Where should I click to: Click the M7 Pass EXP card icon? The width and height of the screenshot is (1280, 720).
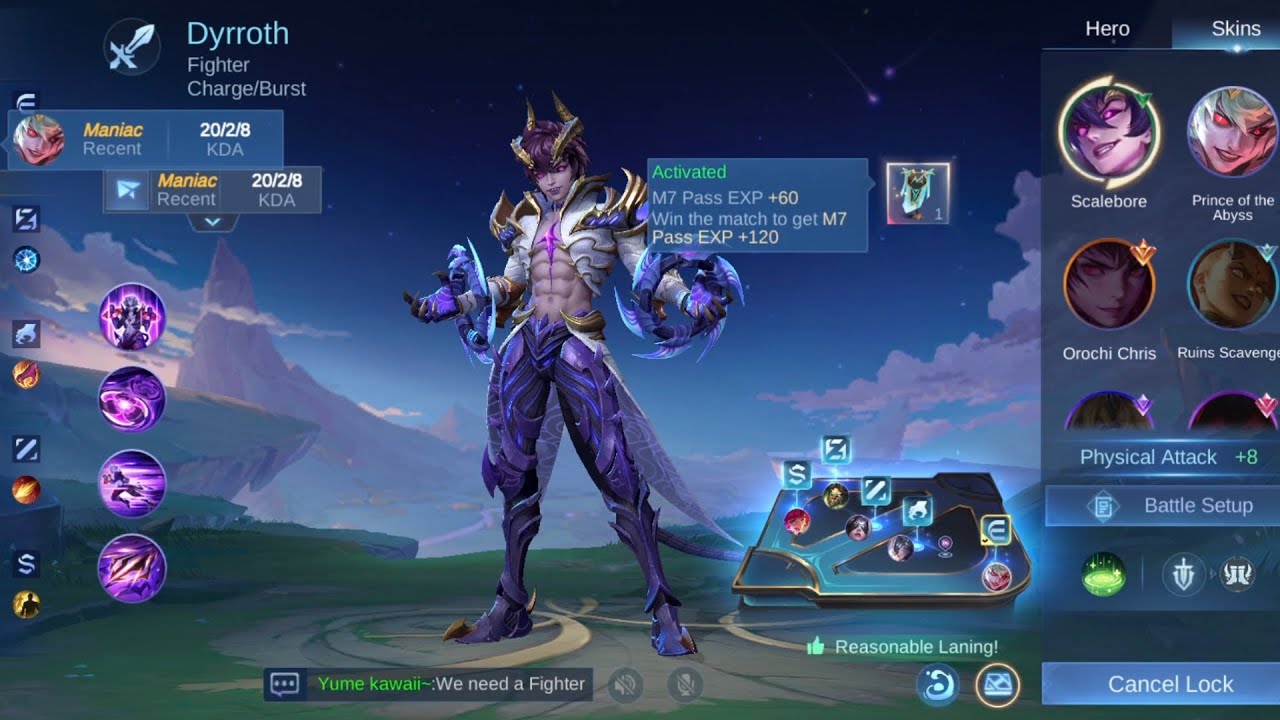tap(917, 193)
